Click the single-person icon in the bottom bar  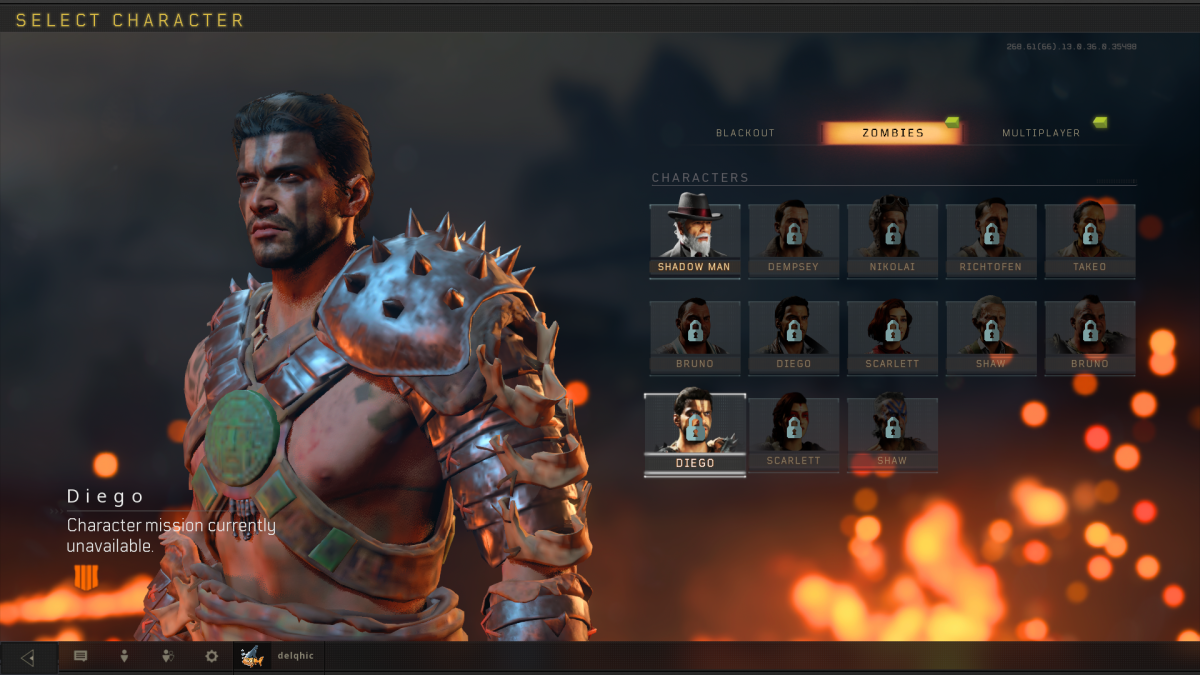coord(124,657)
